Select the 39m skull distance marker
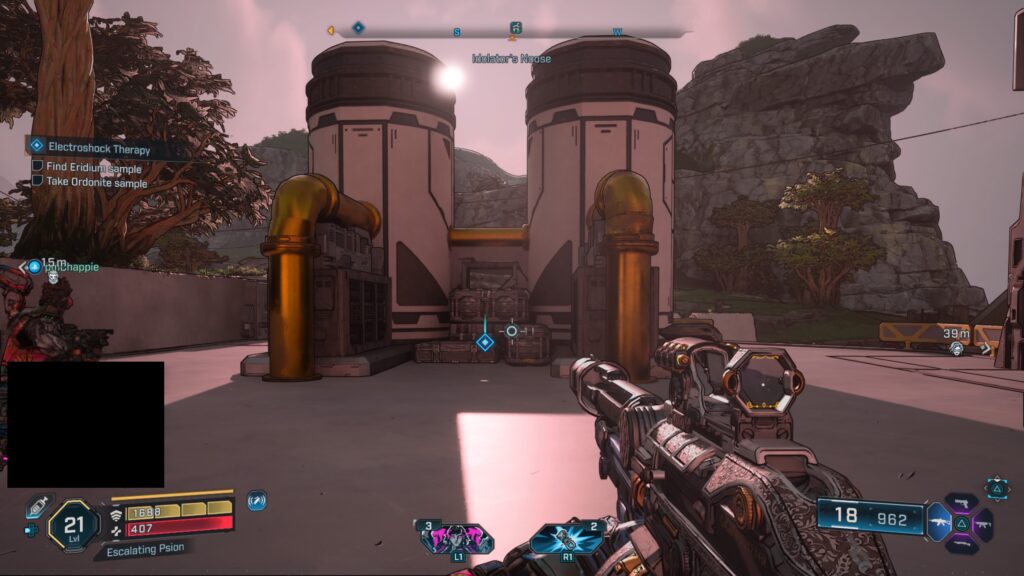Image resolution: width=1024 pixels, height=576 pixels. (957, 347)
